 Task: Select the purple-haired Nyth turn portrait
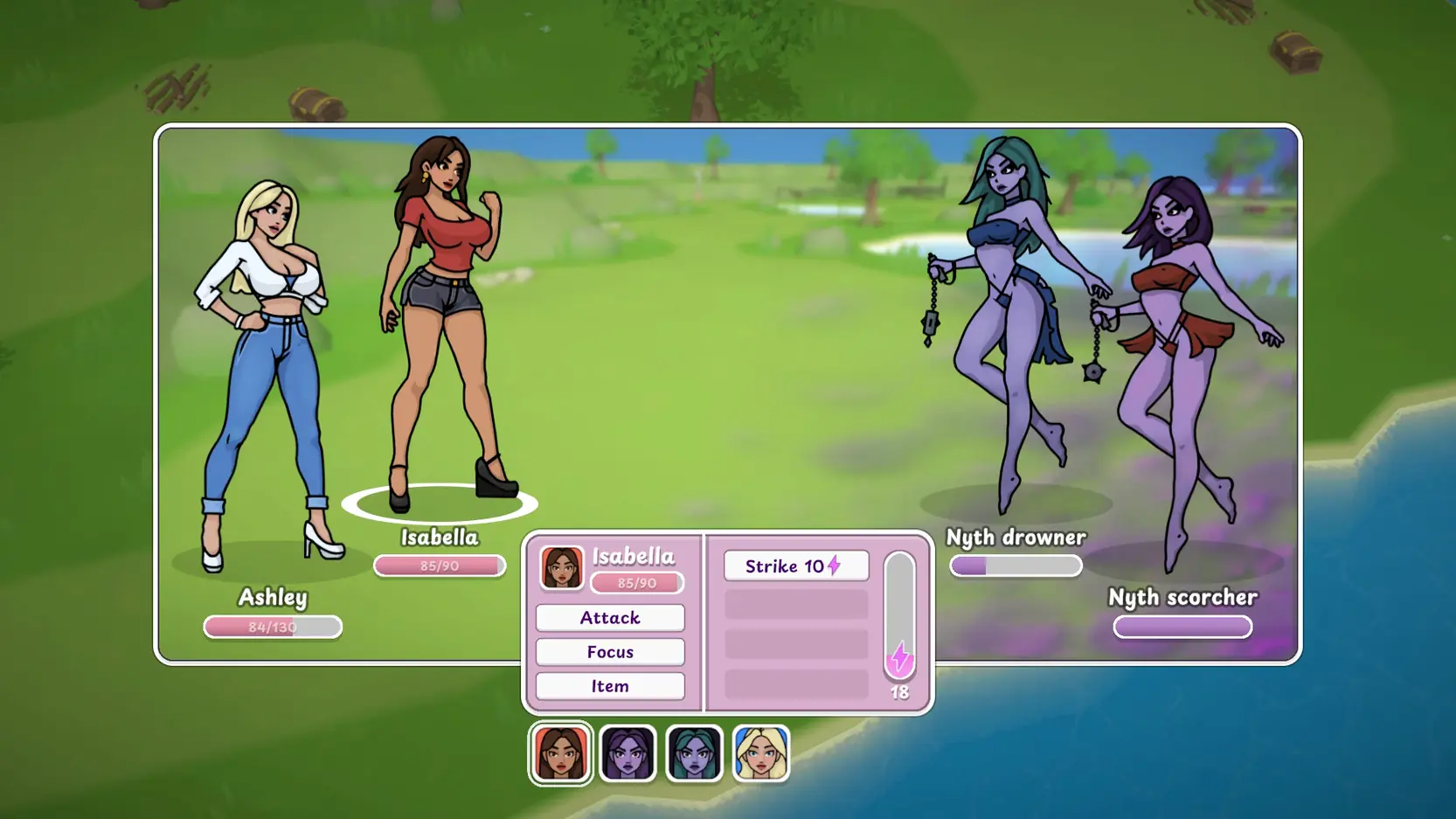(627, 753)
